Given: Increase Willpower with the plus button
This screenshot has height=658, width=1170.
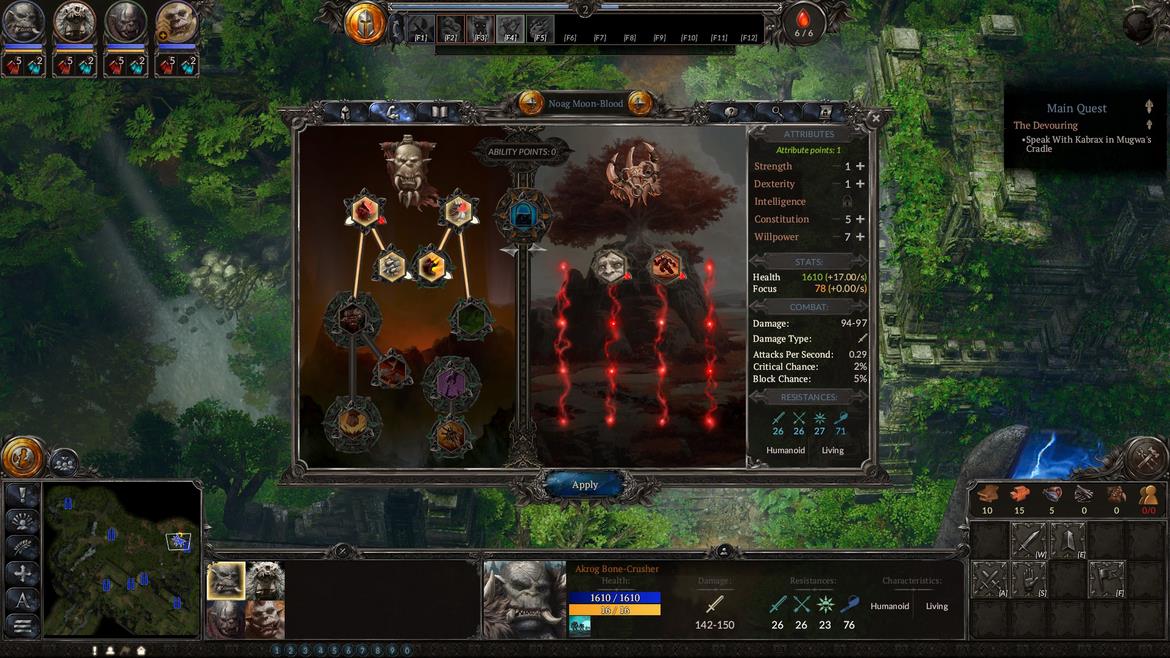Looking at the screenshot, I should [x=860, y=237].
